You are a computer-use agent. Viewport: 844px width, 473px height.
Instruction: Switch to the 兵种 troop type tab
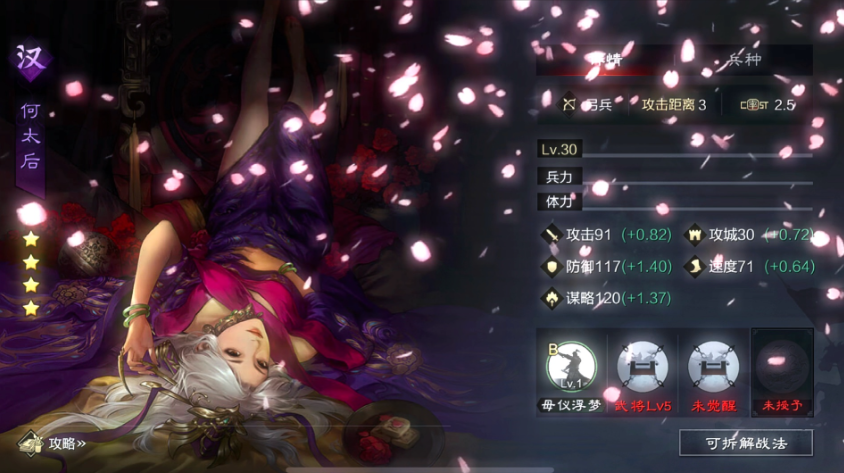pyautogui.click(x=742, y=59)
